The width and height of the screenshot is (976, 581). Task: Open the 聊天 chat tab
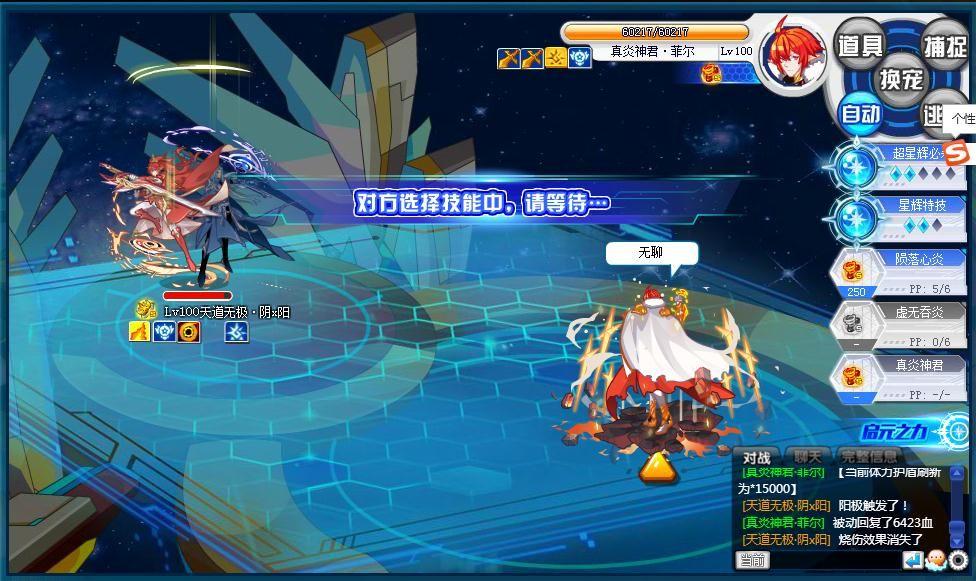coord(807,457)
